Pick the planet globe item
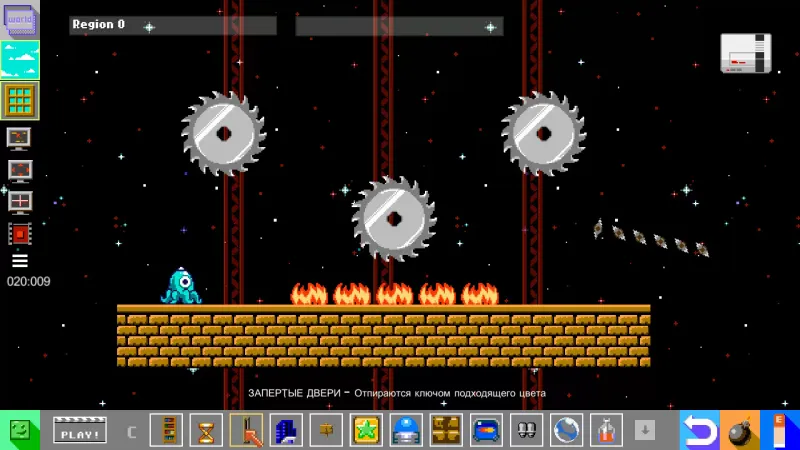800x450 pixels. (566, 430)
